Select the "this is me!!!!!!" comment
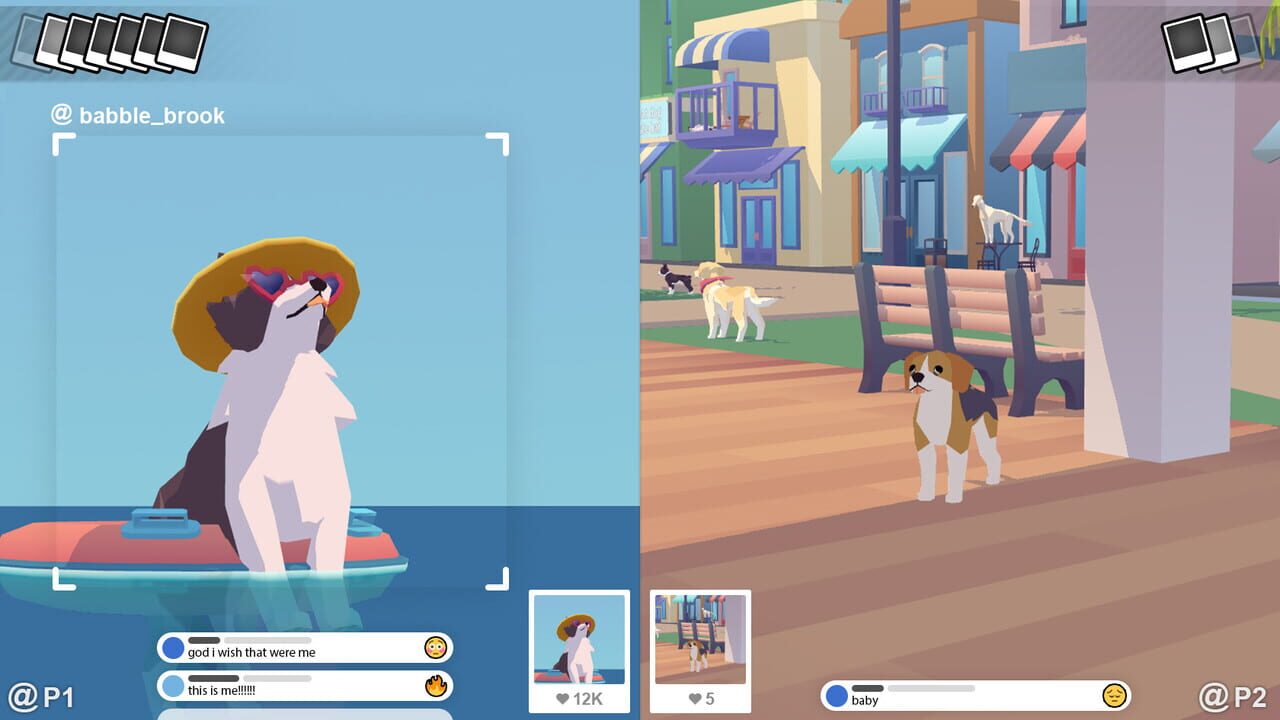Viewport: 1280px width, 720px height. (290, 686)
